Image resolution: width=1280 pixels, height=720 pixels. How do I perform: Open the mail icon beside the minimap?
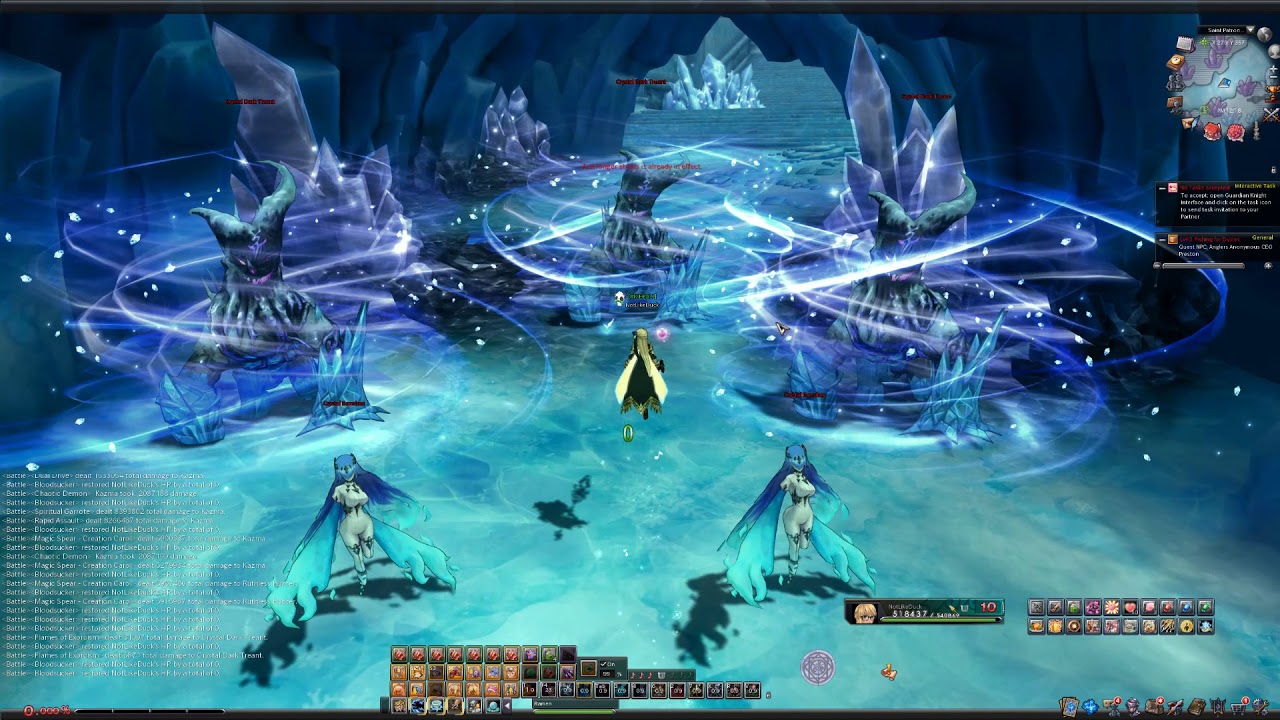[x=1189, y=123]
